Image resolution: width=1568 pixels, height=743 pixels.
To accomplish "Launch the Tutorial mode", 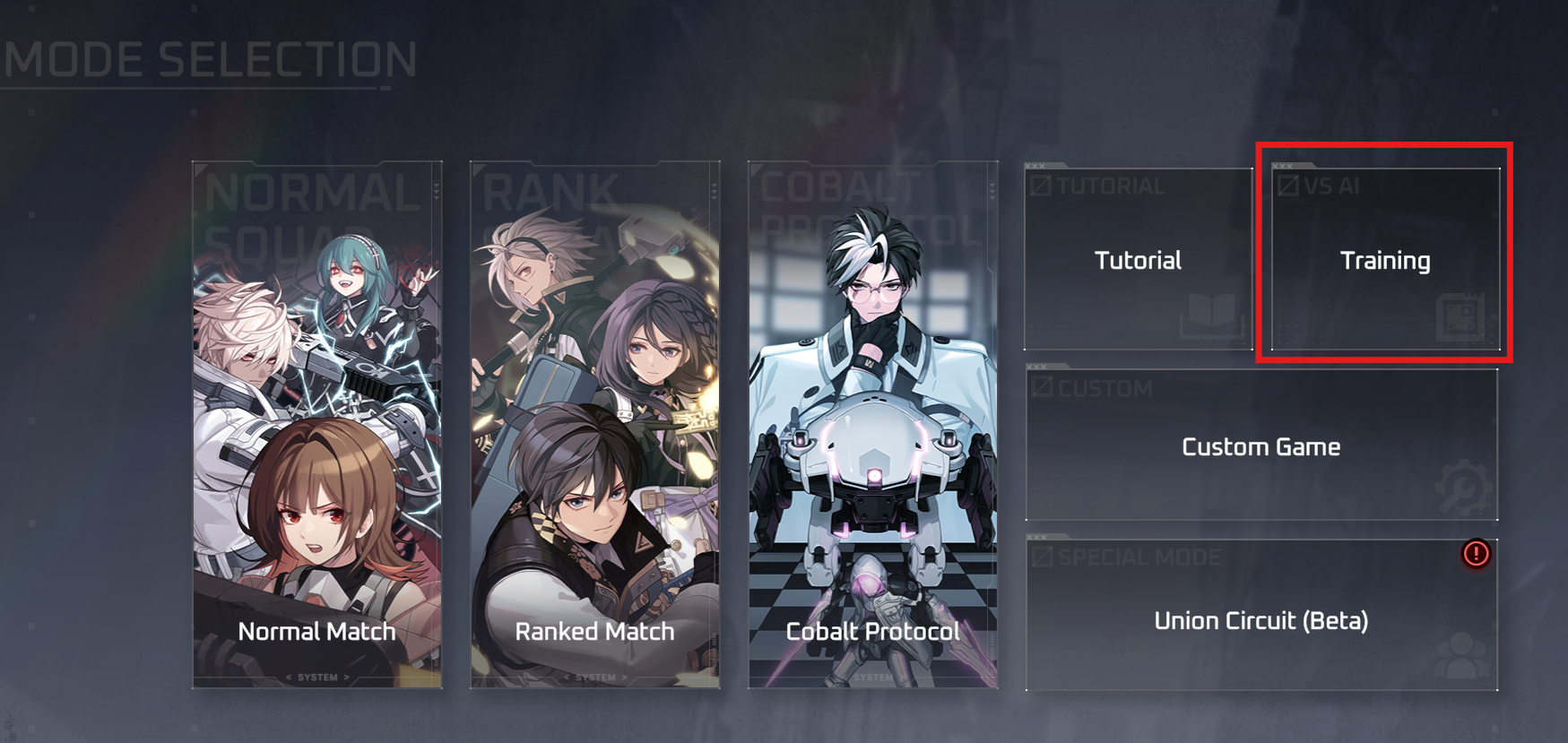I will (1138, 261).
